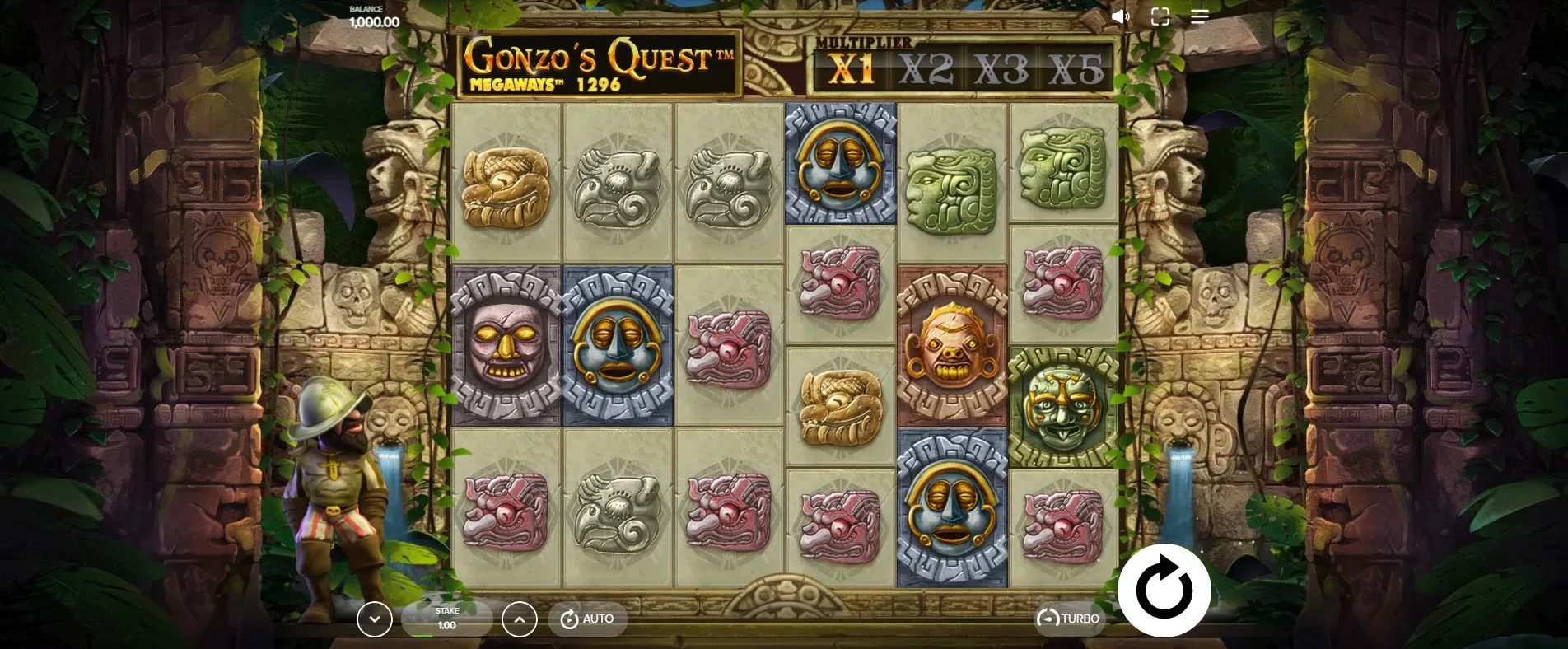This screenshot has height=649, width=1568.
Task: Open the hamburger menu
Action: (1199, 16)
